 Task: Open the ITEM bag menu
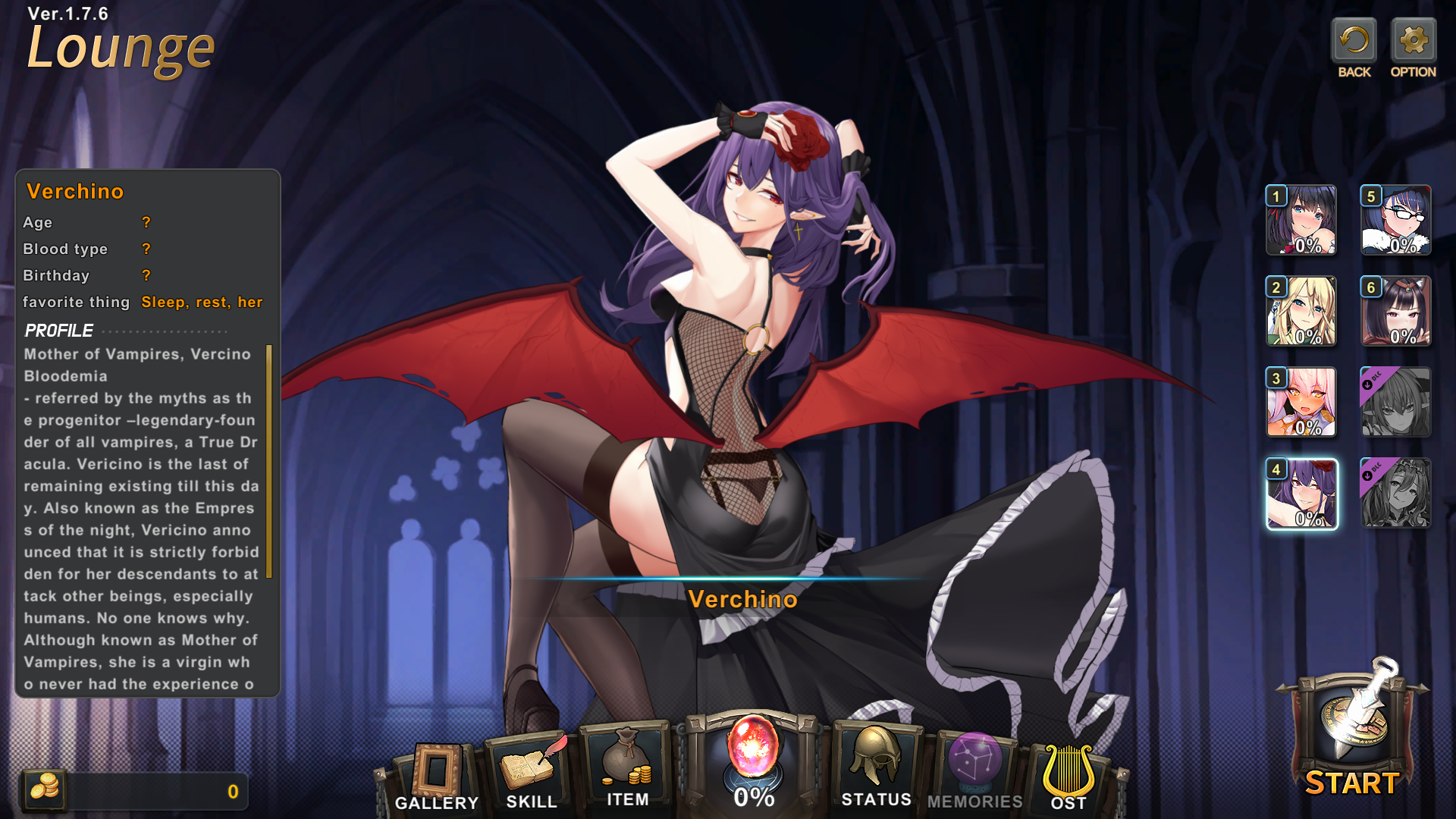pyautogui.click(x=627, y=767)
